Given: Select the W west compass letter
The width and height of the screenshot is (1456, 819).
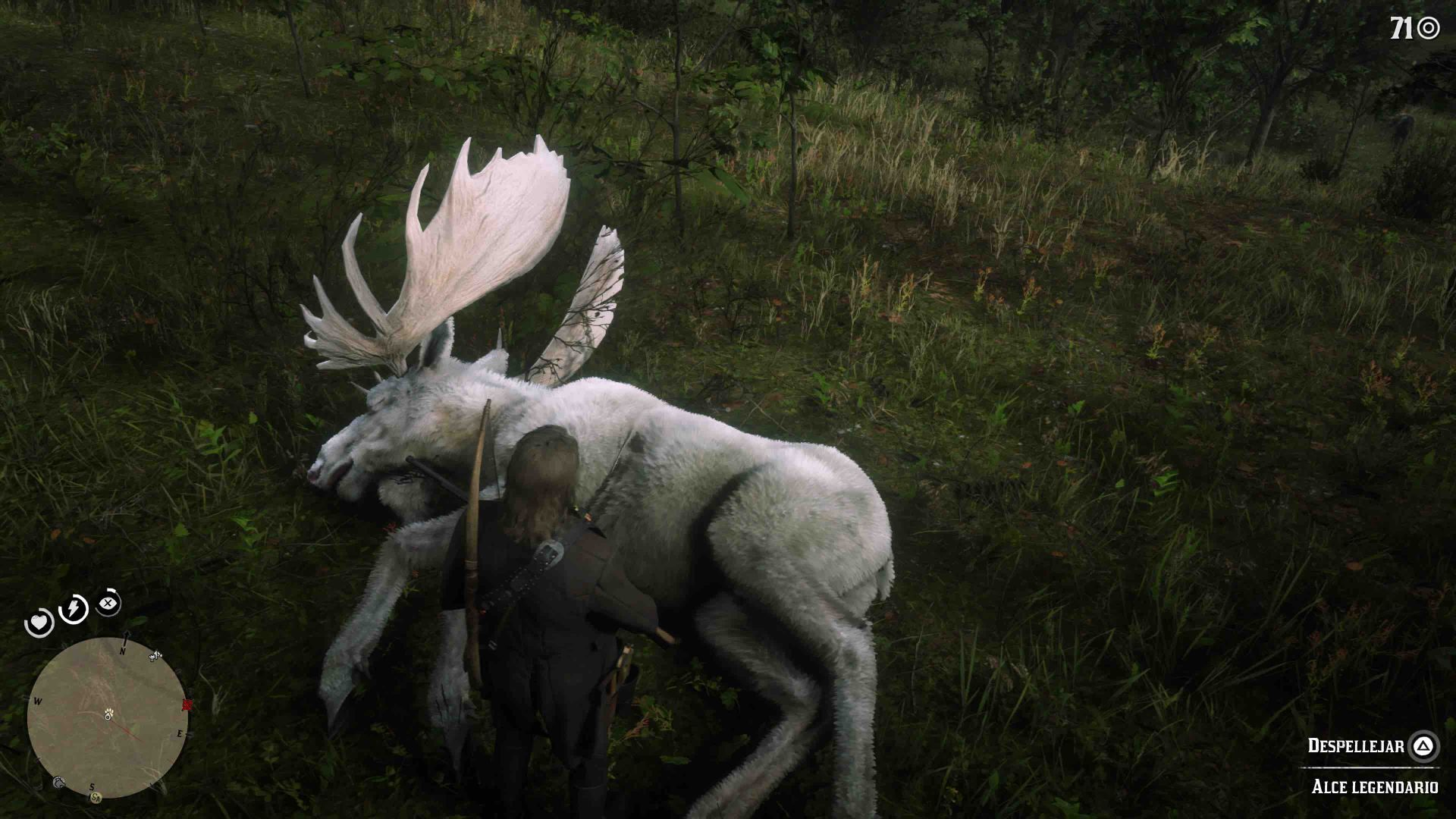Looking at the screenshot, I should (37, 701).
